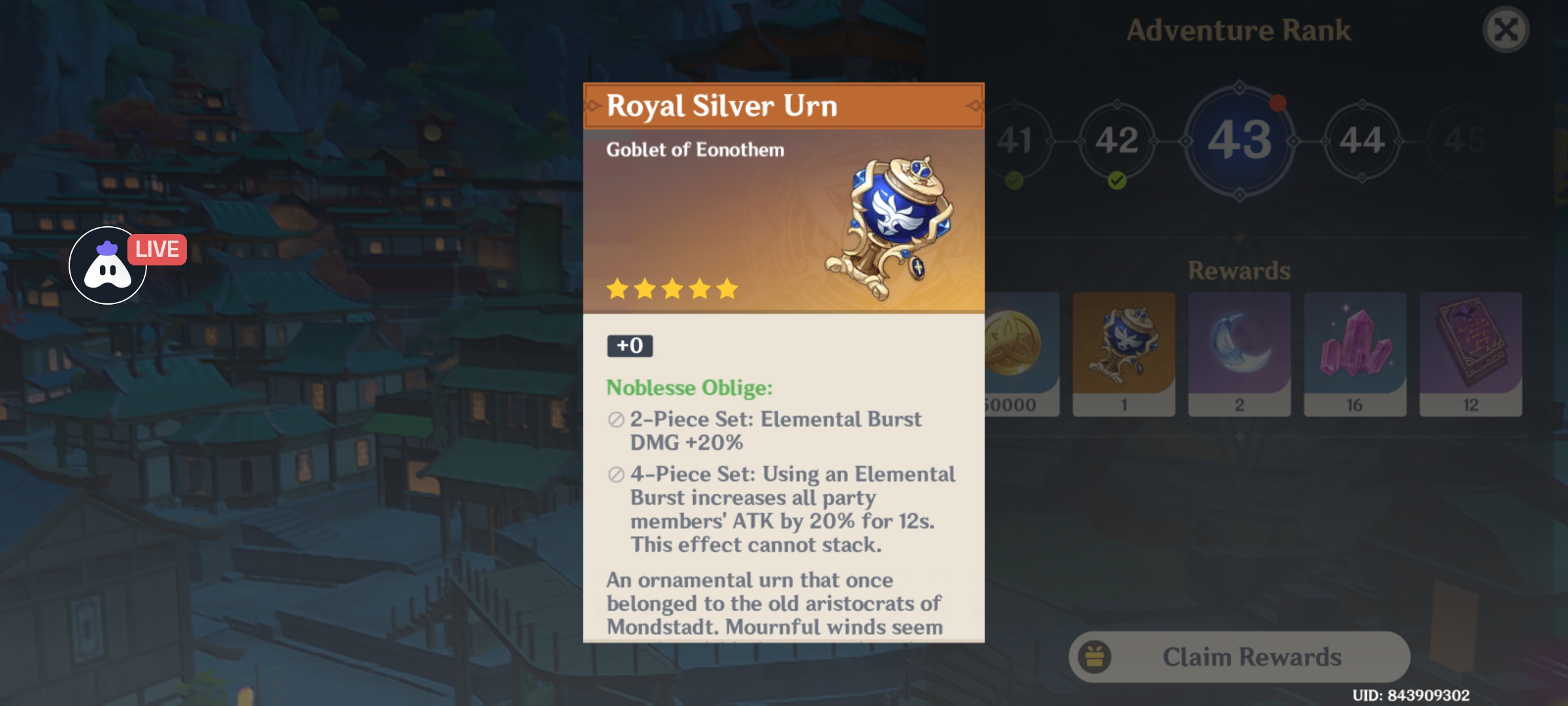Screen dimensions: 1568x706
Task: View the crescent moon fate reward
Action: point(1239,353)
